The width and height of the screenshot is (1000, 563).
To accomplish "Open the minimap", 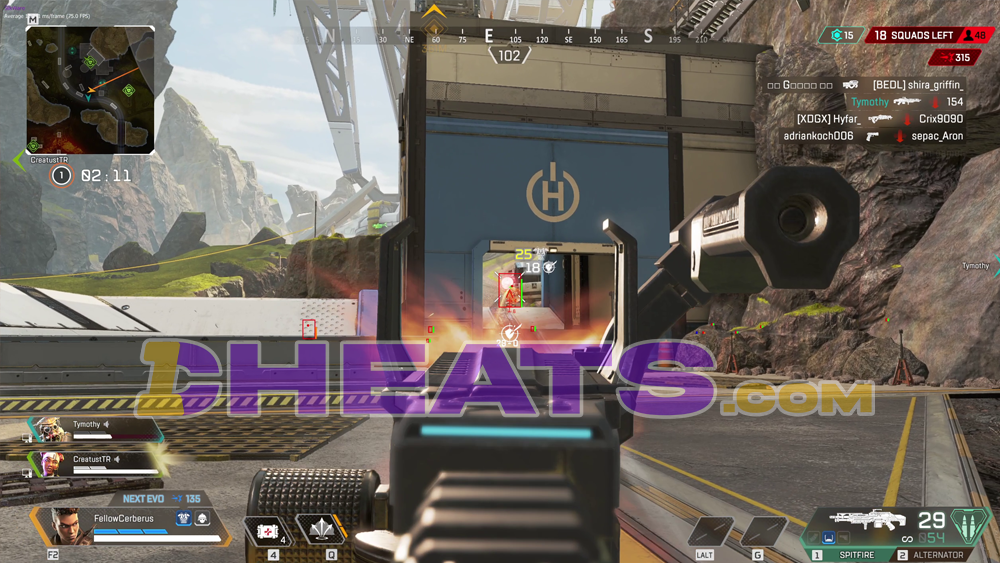I will [90, 90].
